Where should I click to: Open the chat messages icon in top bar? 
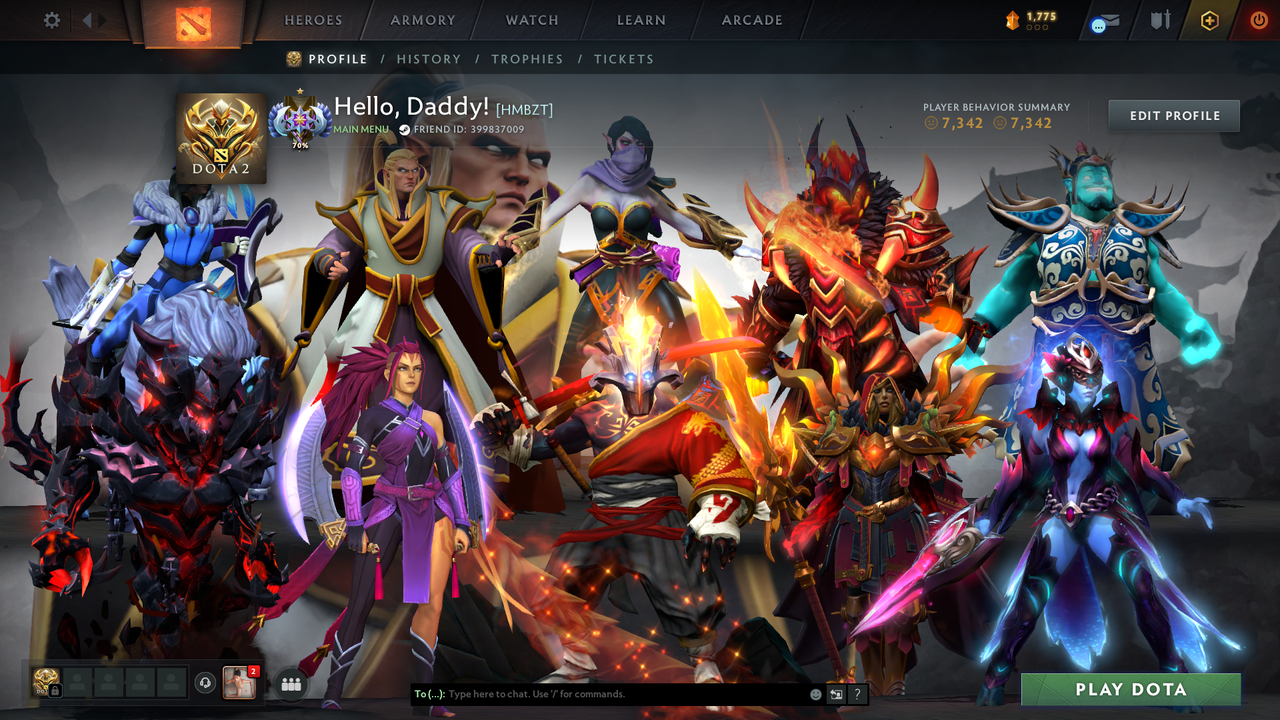tap(1103, 20)
